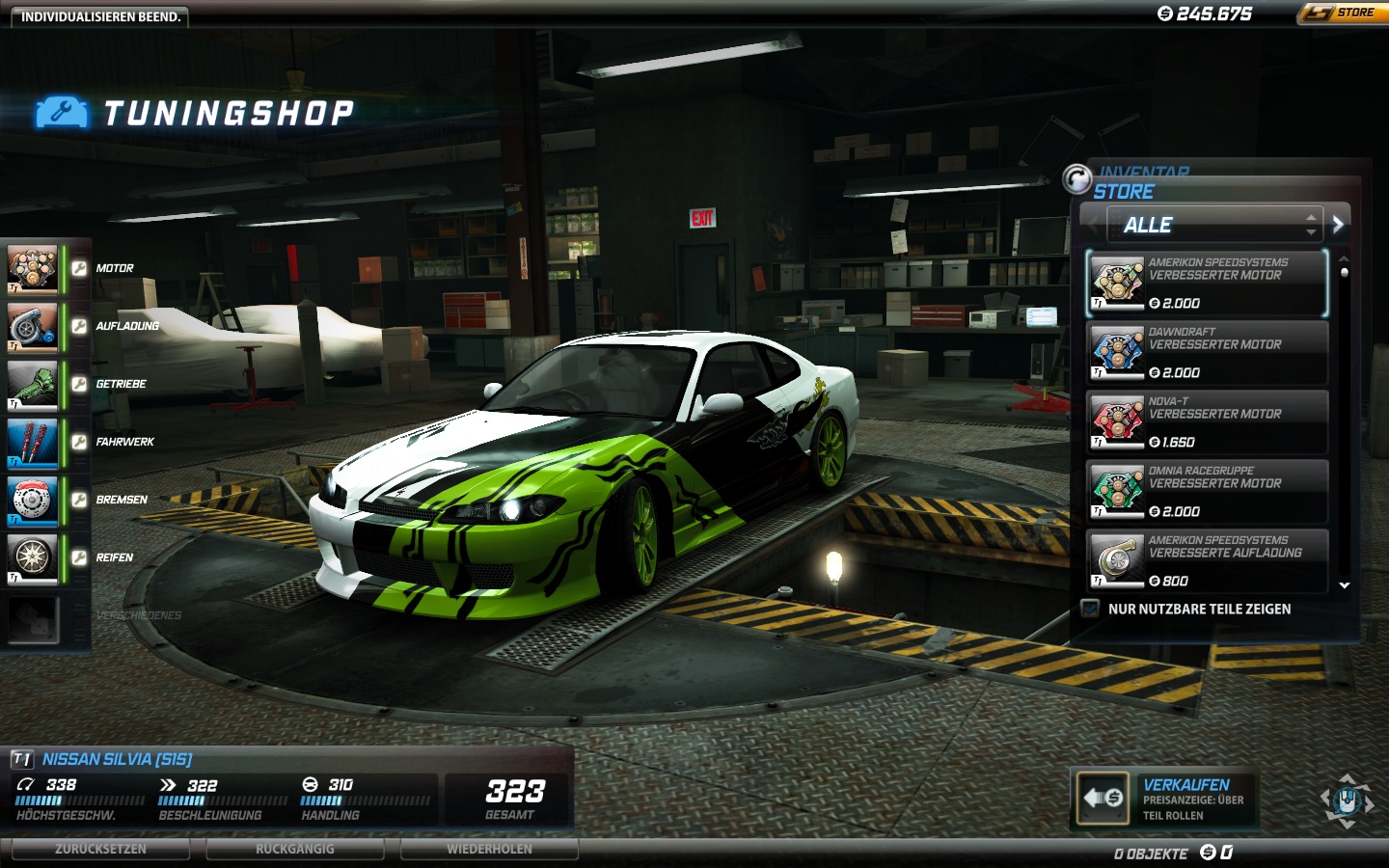Screen dimensions: 1389x868
Task: Select the Fahrwerk suspension category
Action: [33, 442]
